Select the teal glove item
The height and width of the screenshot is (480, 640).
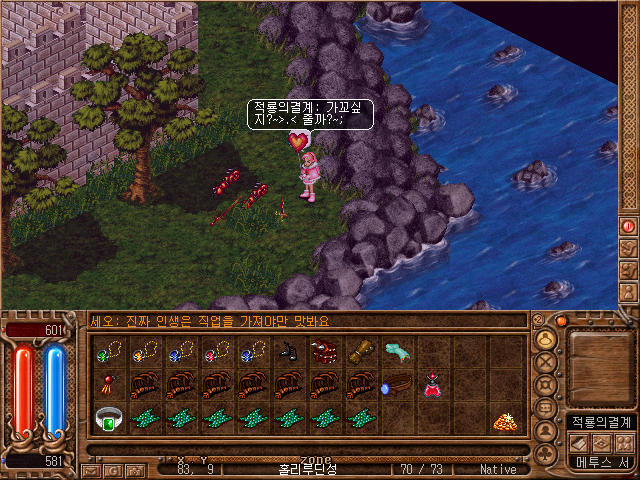(397, 351)
